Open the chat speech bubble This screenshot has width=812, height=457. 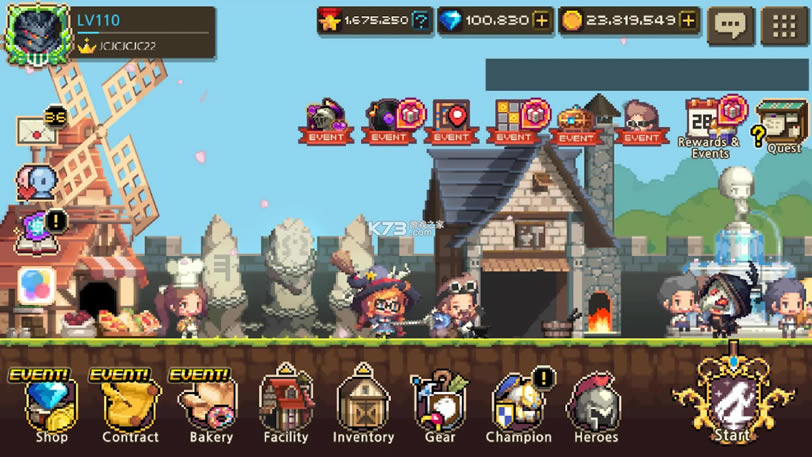coord(730,26)
